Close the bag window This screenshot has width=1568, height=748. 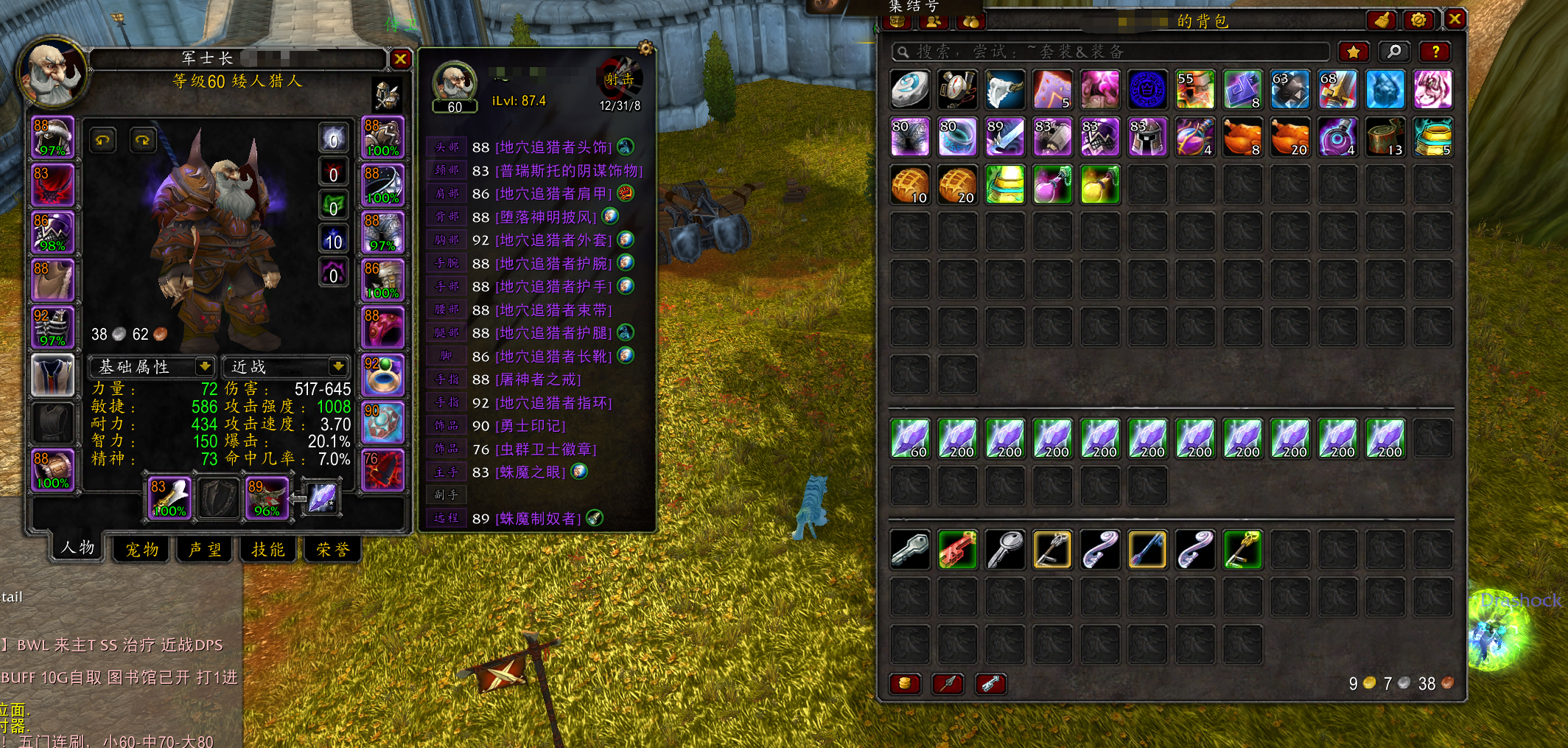pos(1455,19)
